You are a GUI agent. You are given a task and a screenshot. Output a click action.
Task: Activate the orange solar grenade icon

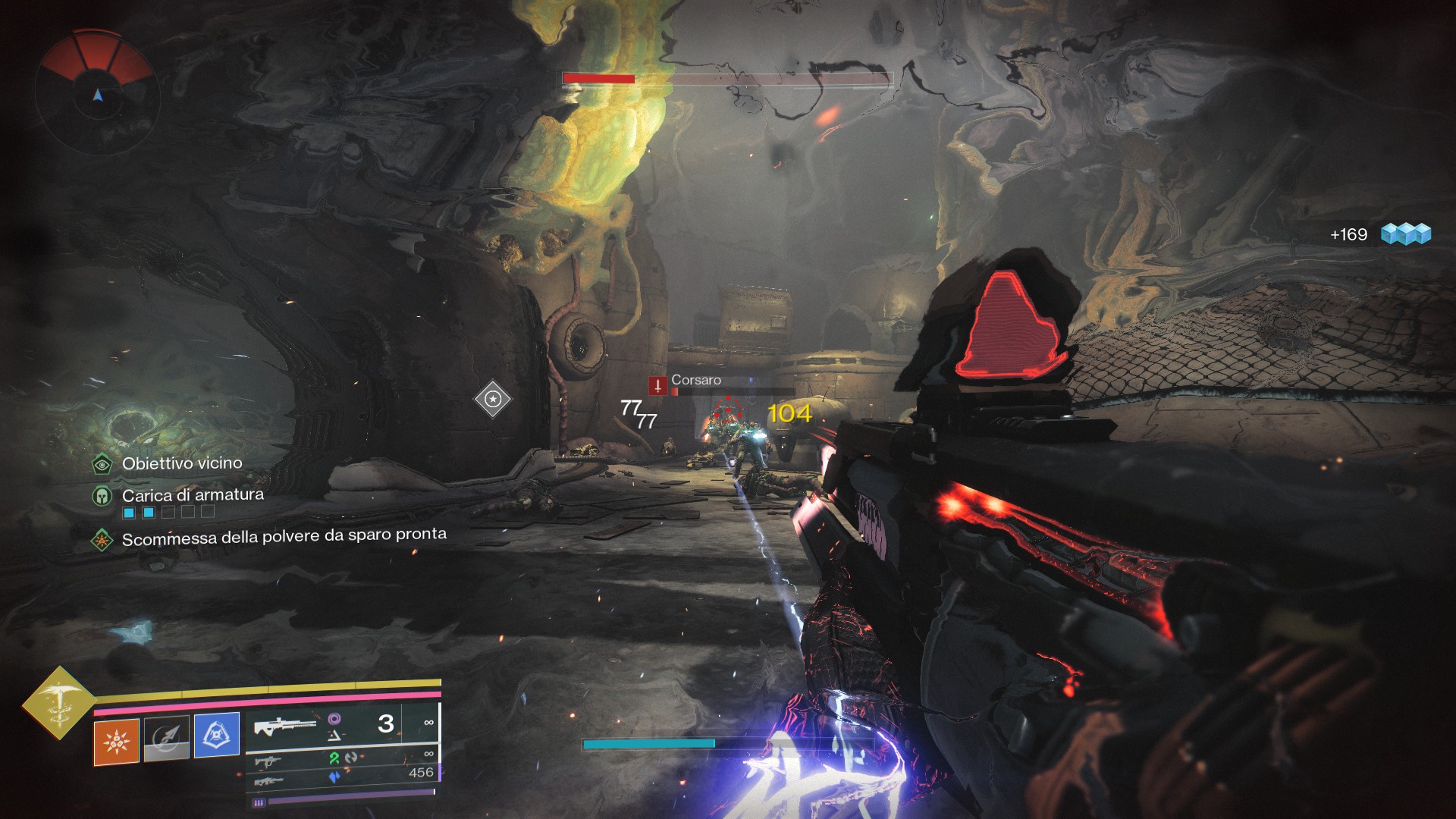point(117,741)
